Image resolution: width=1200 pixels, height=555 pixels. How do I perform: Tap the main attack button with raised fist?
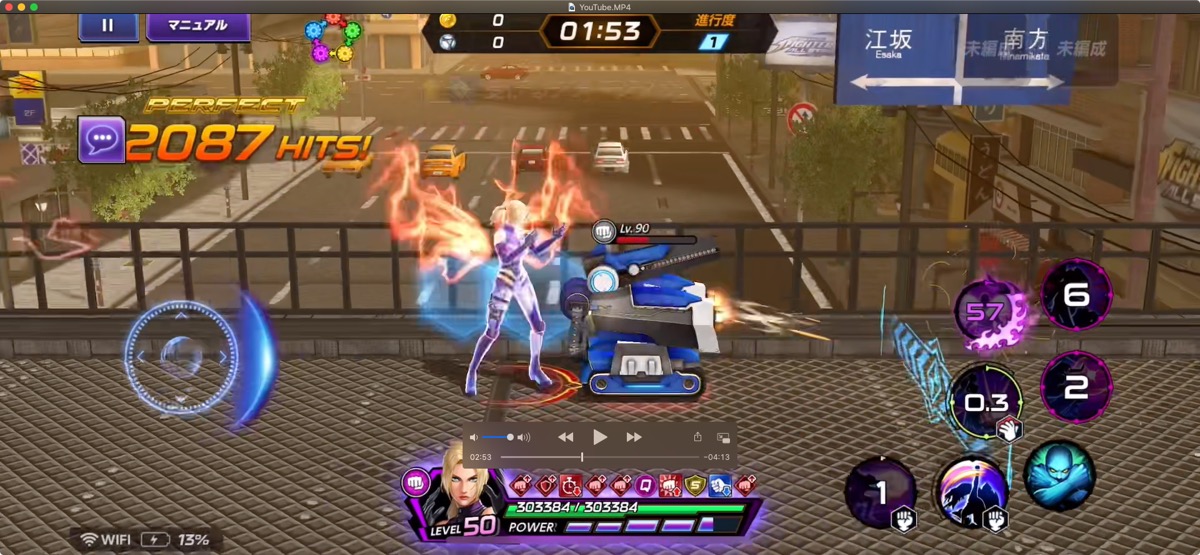pos(972,493)
